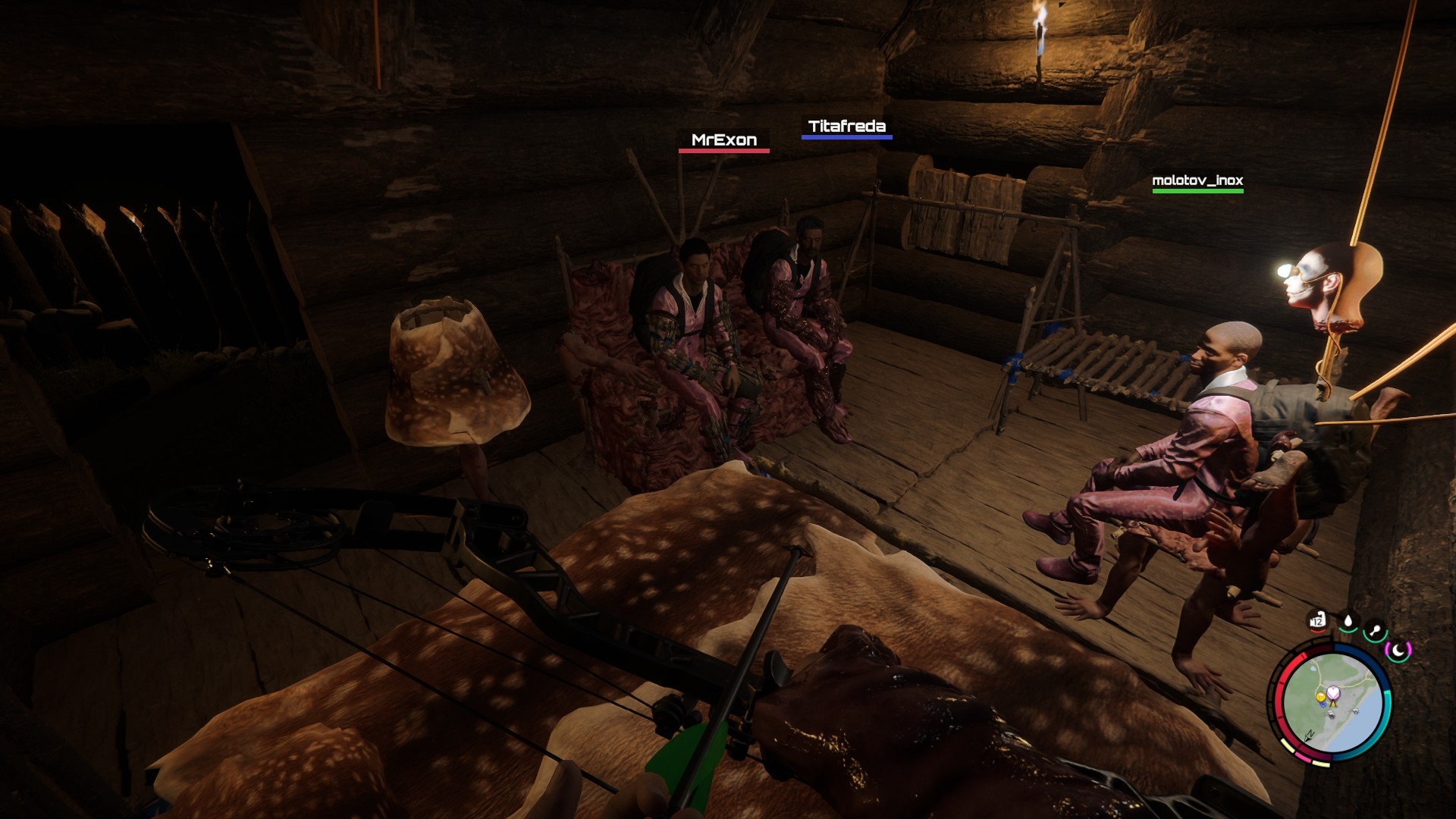
Task: Click the water drop thirst icon
Action: tap(1348, 623)
